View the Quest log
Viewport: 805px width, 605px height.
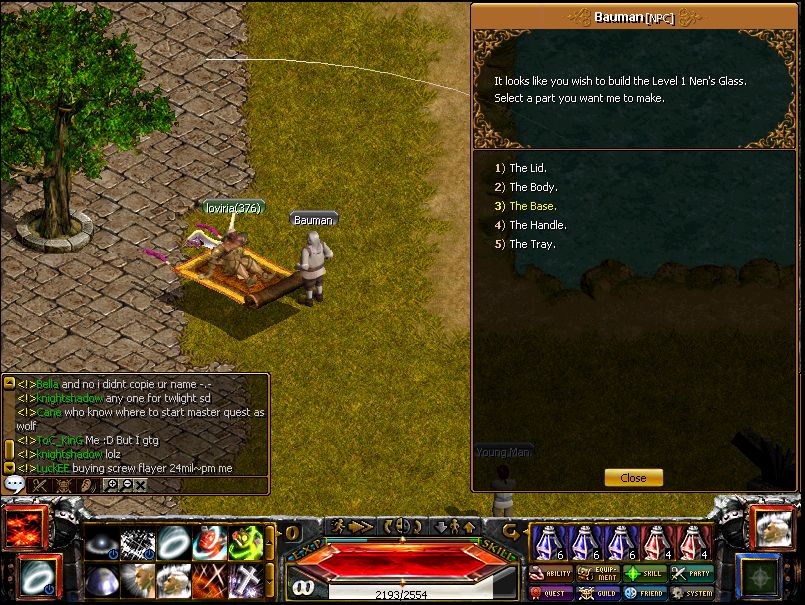551,593
